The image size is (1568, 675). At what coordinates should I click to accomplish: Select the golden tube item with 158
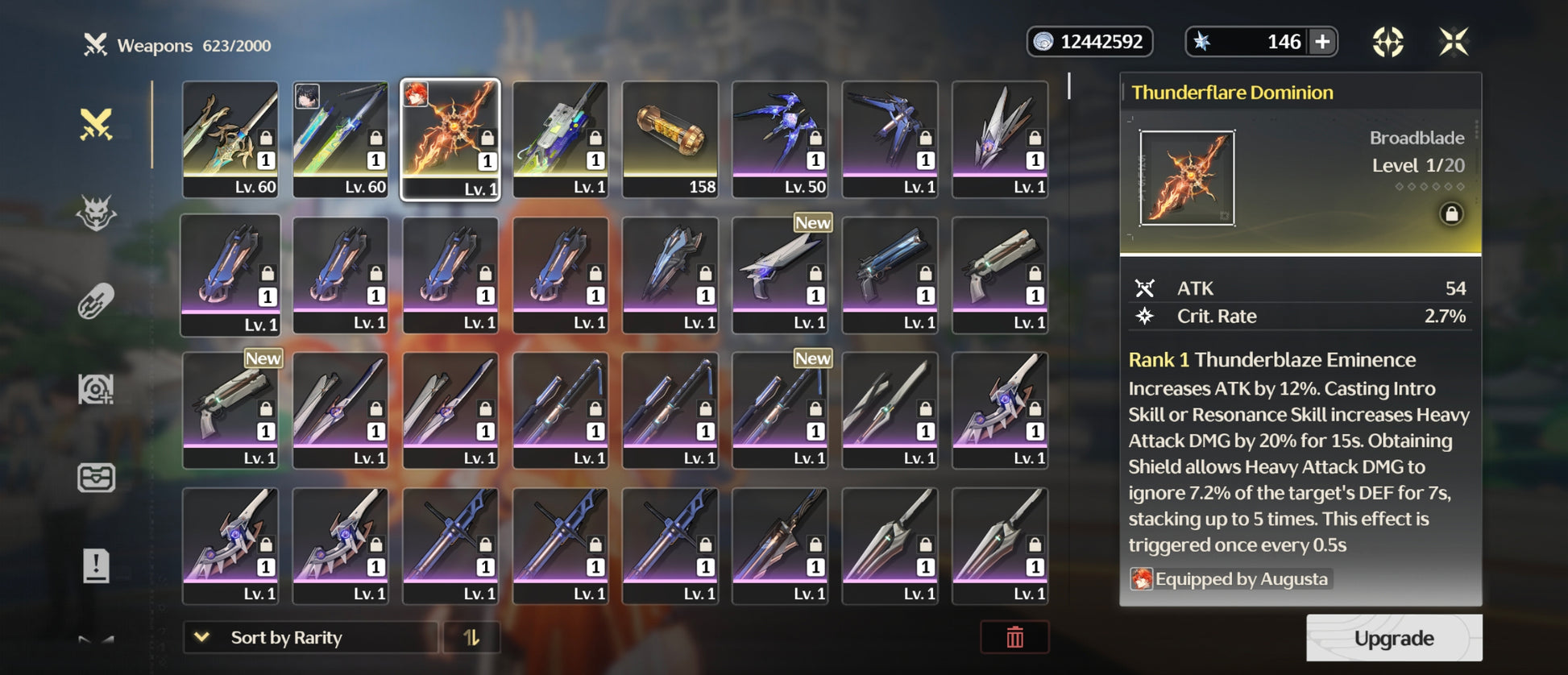[x=670, y=139]
